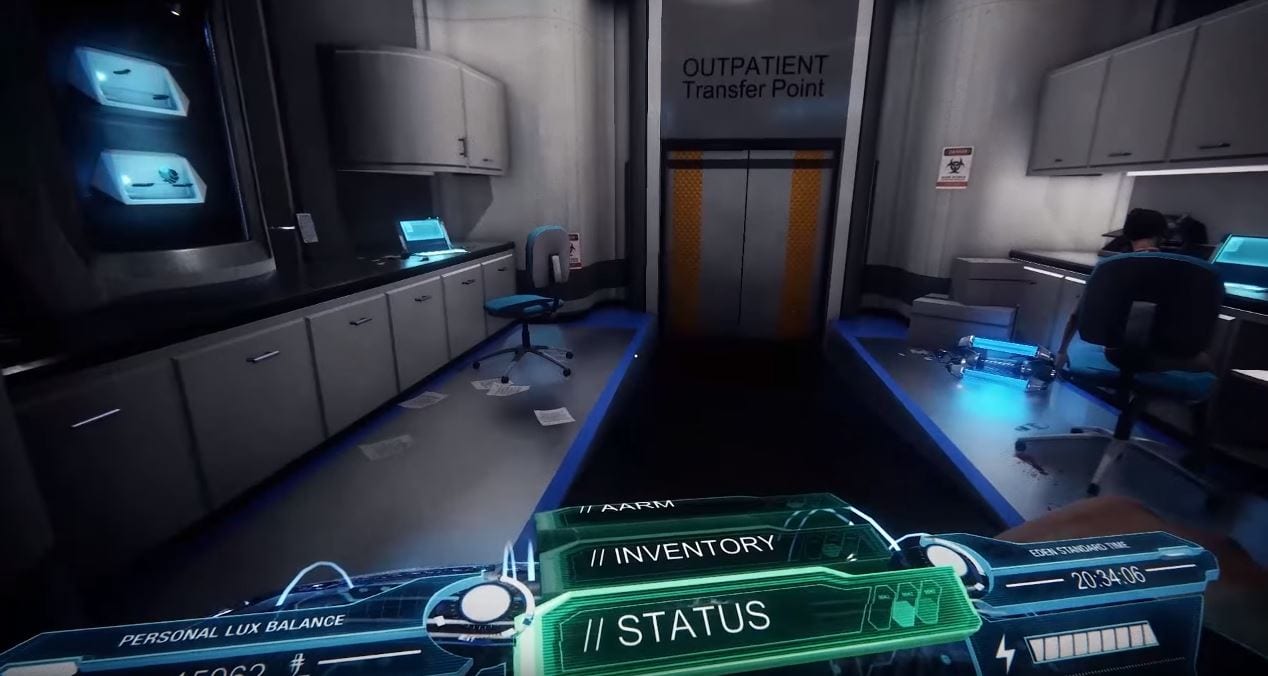Open the // STATUS panel
1268x676 pixels.
(693, 622)
